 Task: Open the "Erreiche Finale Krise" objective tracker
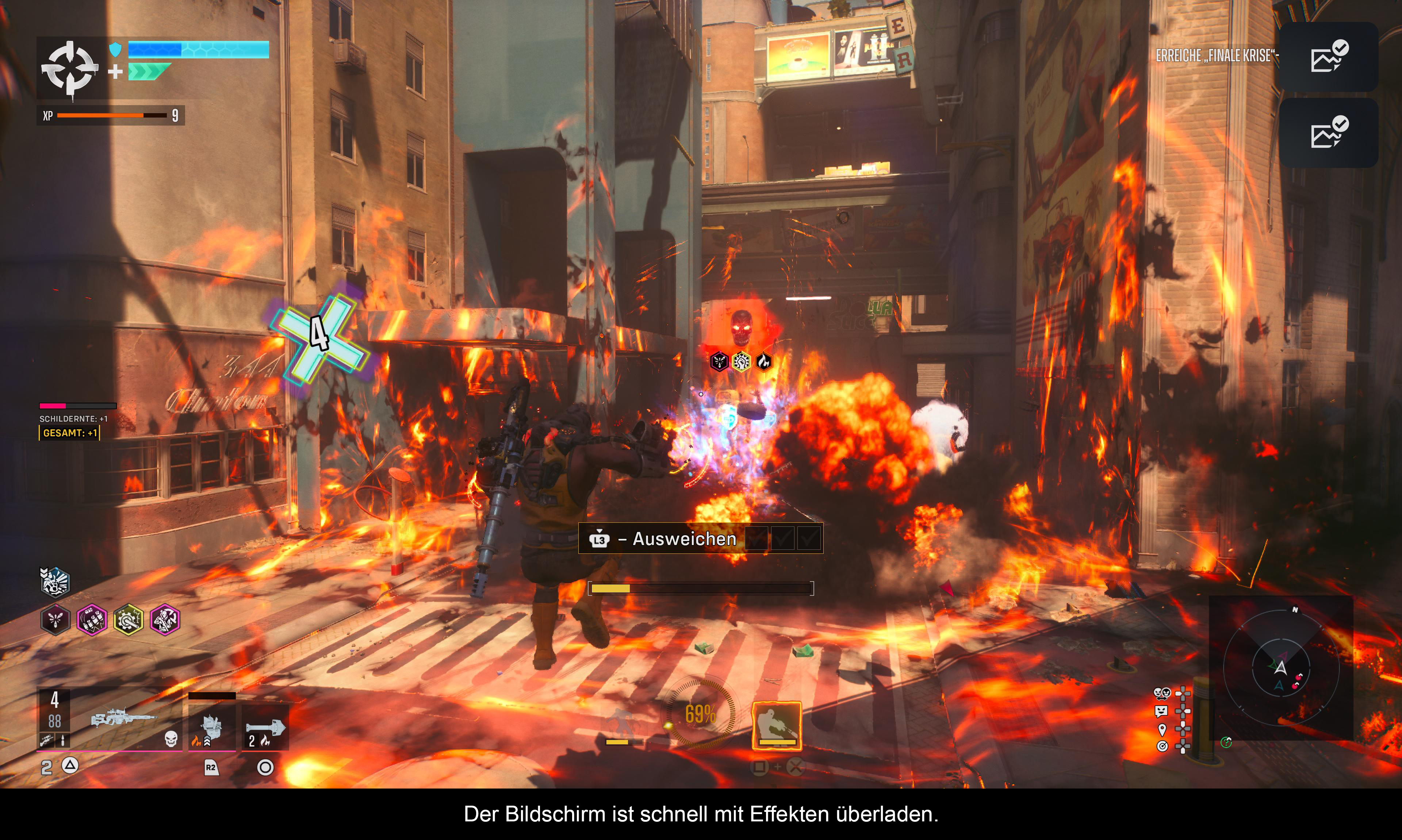pos(1216,55)
